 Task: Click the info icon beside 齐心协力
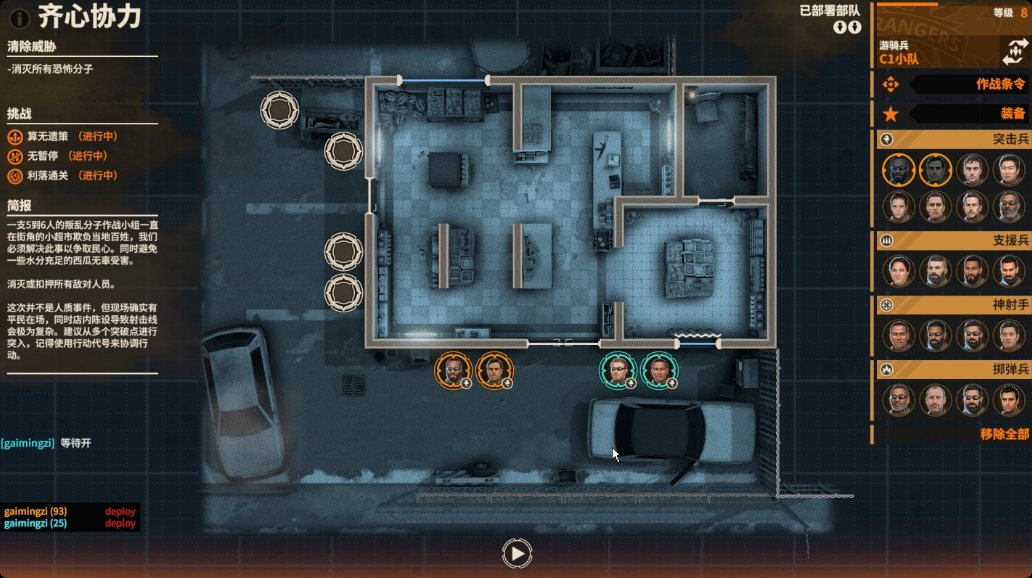(x=17, y=17)
